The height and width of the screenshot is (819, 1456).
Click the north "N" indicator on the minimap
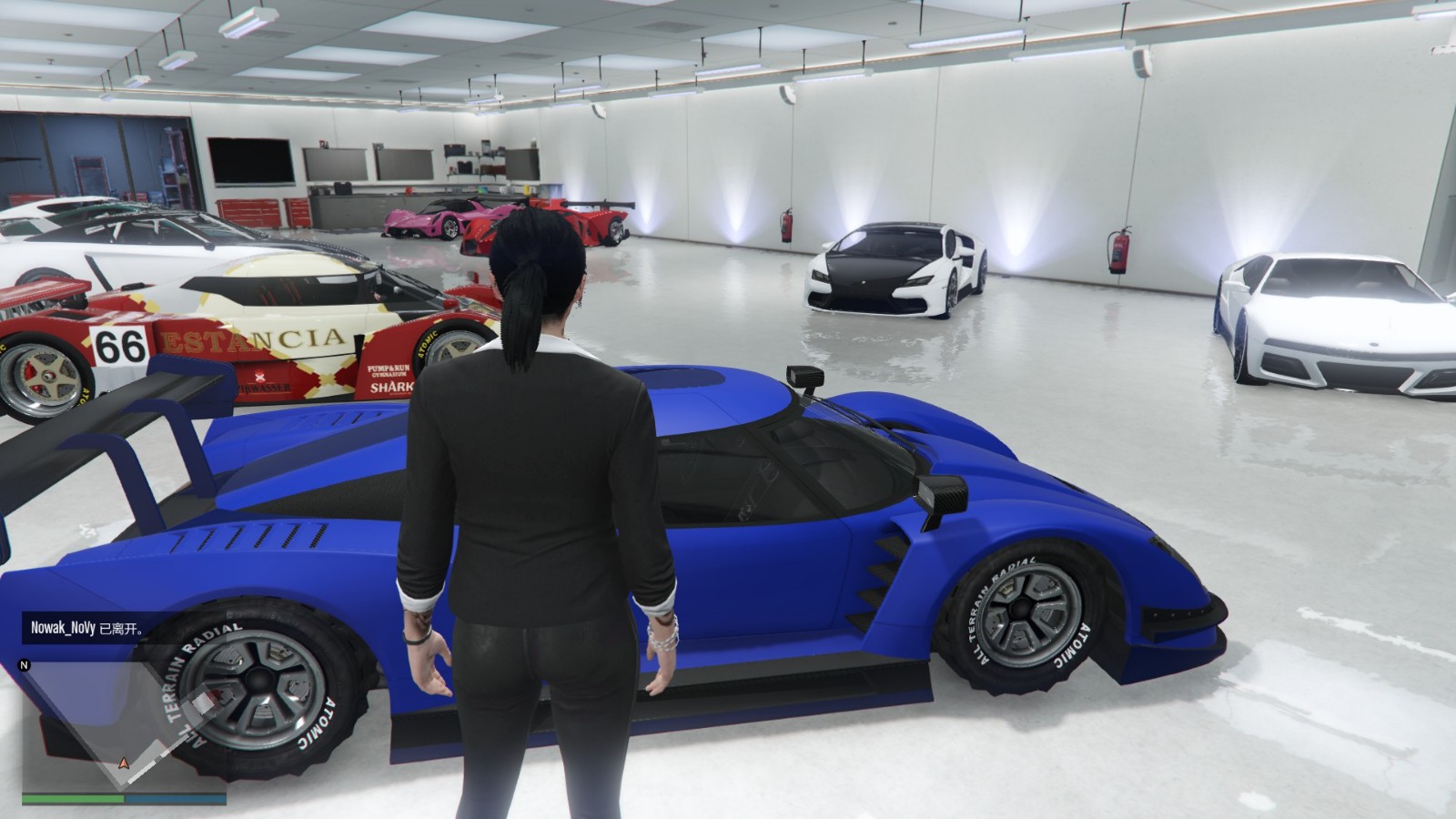pos(24,665)
